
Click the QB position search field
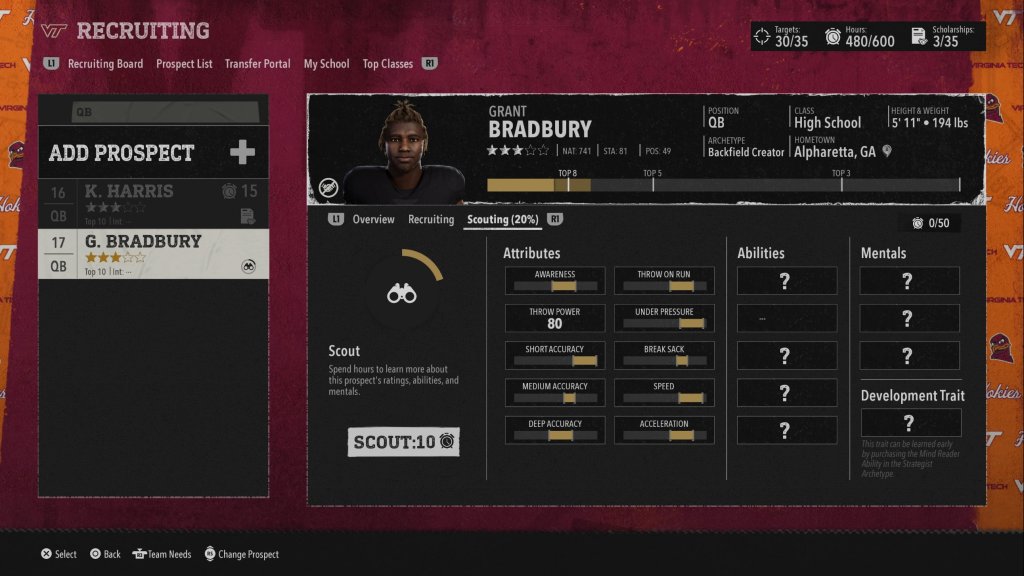pos(153,112)
